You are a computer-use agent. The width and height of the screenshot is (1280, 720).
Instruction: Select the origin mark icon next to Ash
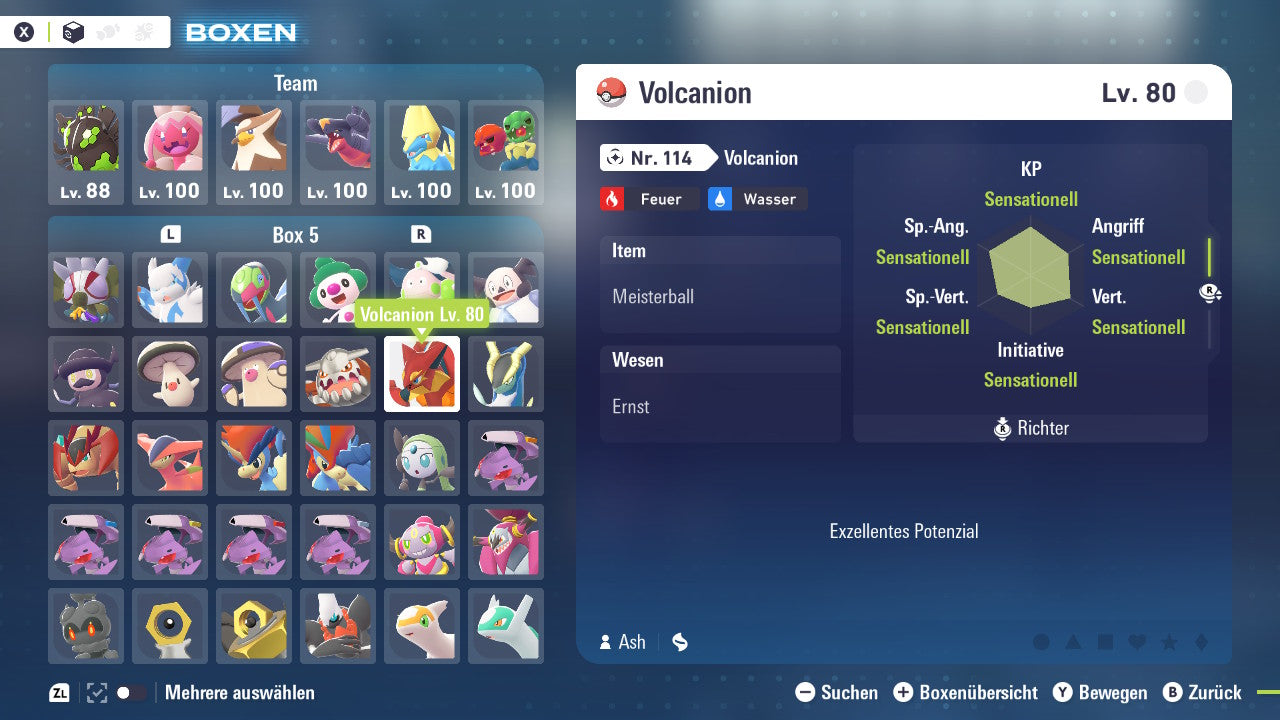(679, 642)
